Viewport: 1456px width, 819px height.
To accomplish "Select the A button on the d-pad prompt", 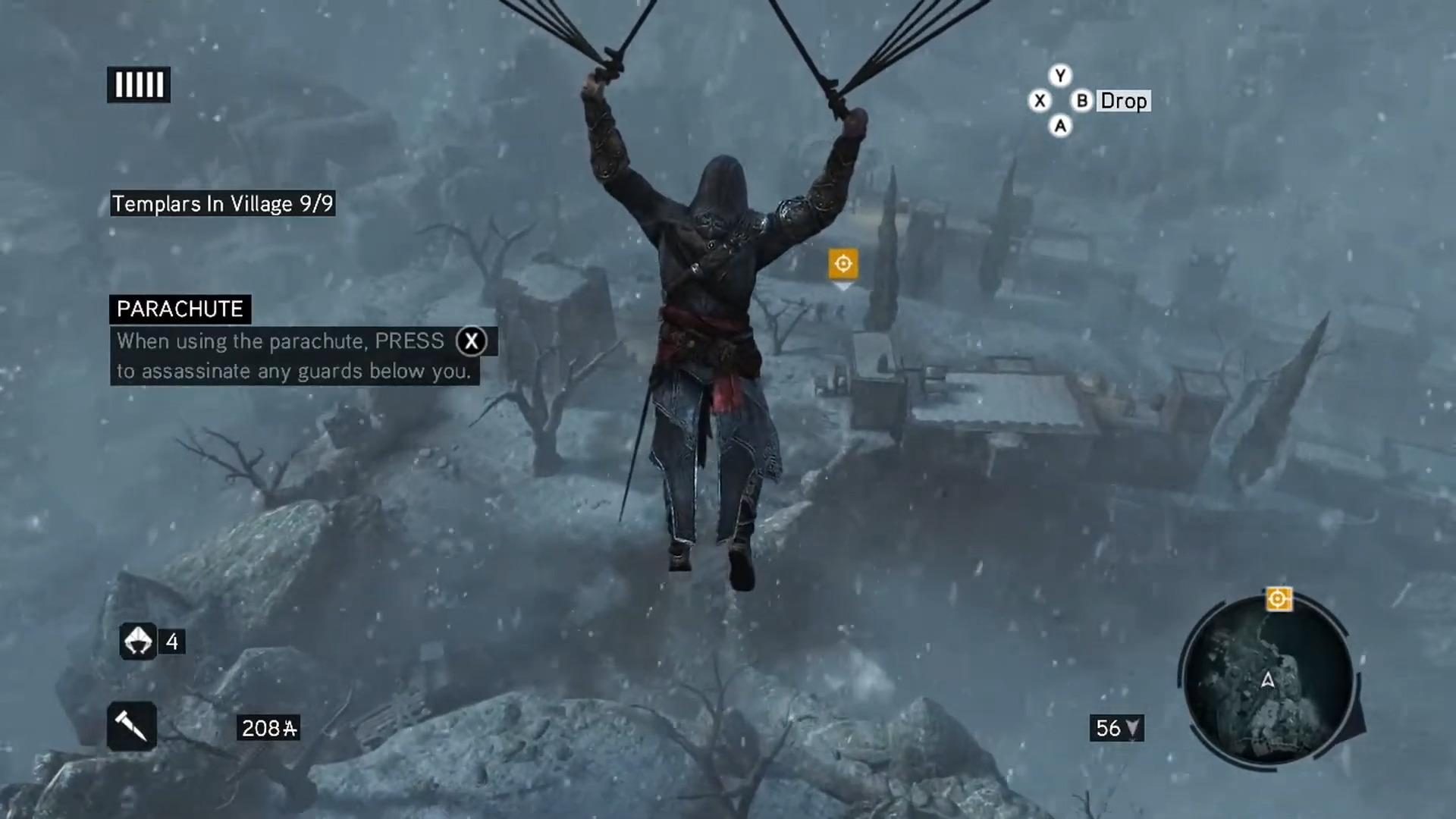I will click(x=1060, y=126).
